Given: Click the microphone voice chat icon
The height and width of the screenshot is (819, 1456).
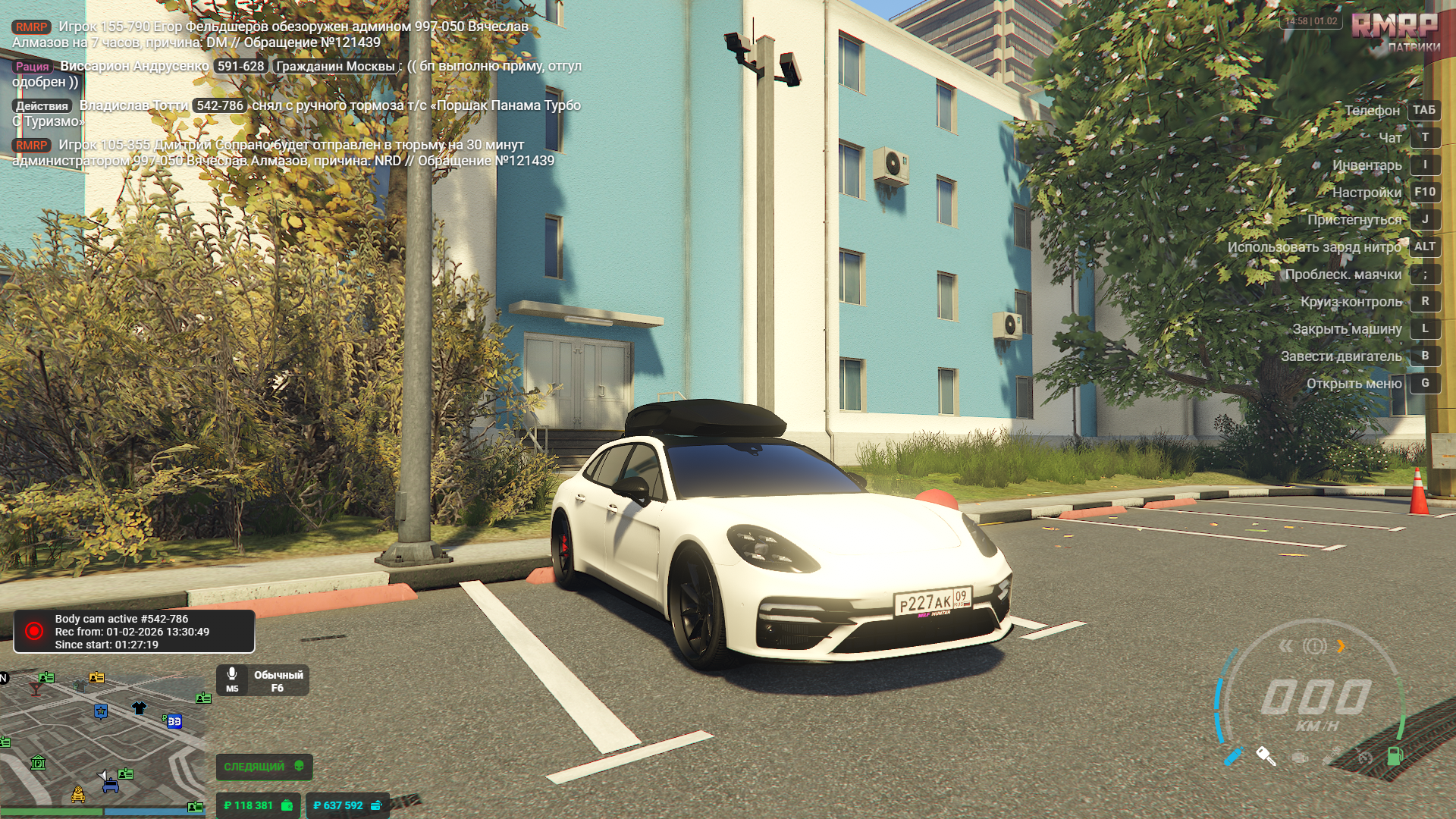Looking at the screenshot, I should tap(232, 674).
